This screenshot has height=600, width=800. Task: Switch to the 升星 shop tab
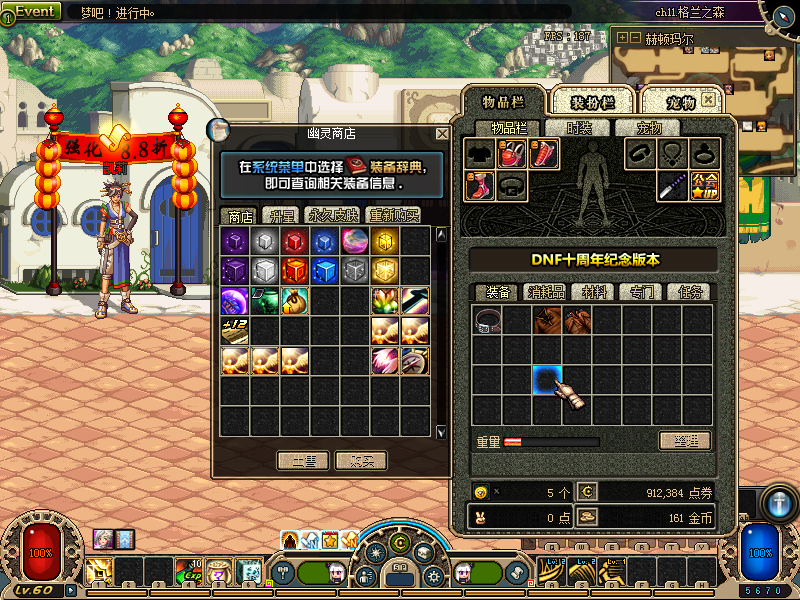coord(279,215)
